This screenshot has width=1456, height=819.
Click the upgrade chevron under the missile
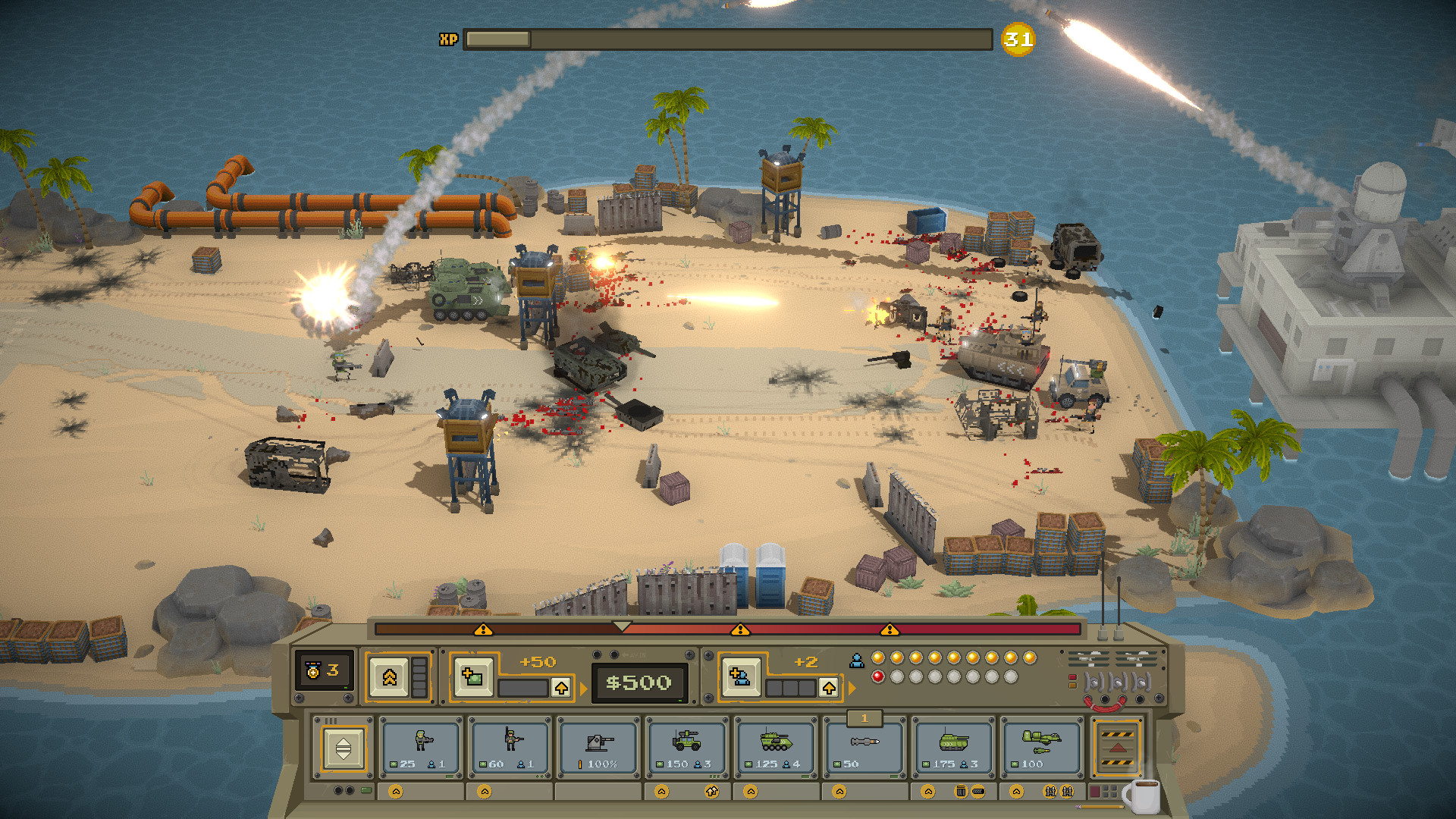[x=839, y=792]
